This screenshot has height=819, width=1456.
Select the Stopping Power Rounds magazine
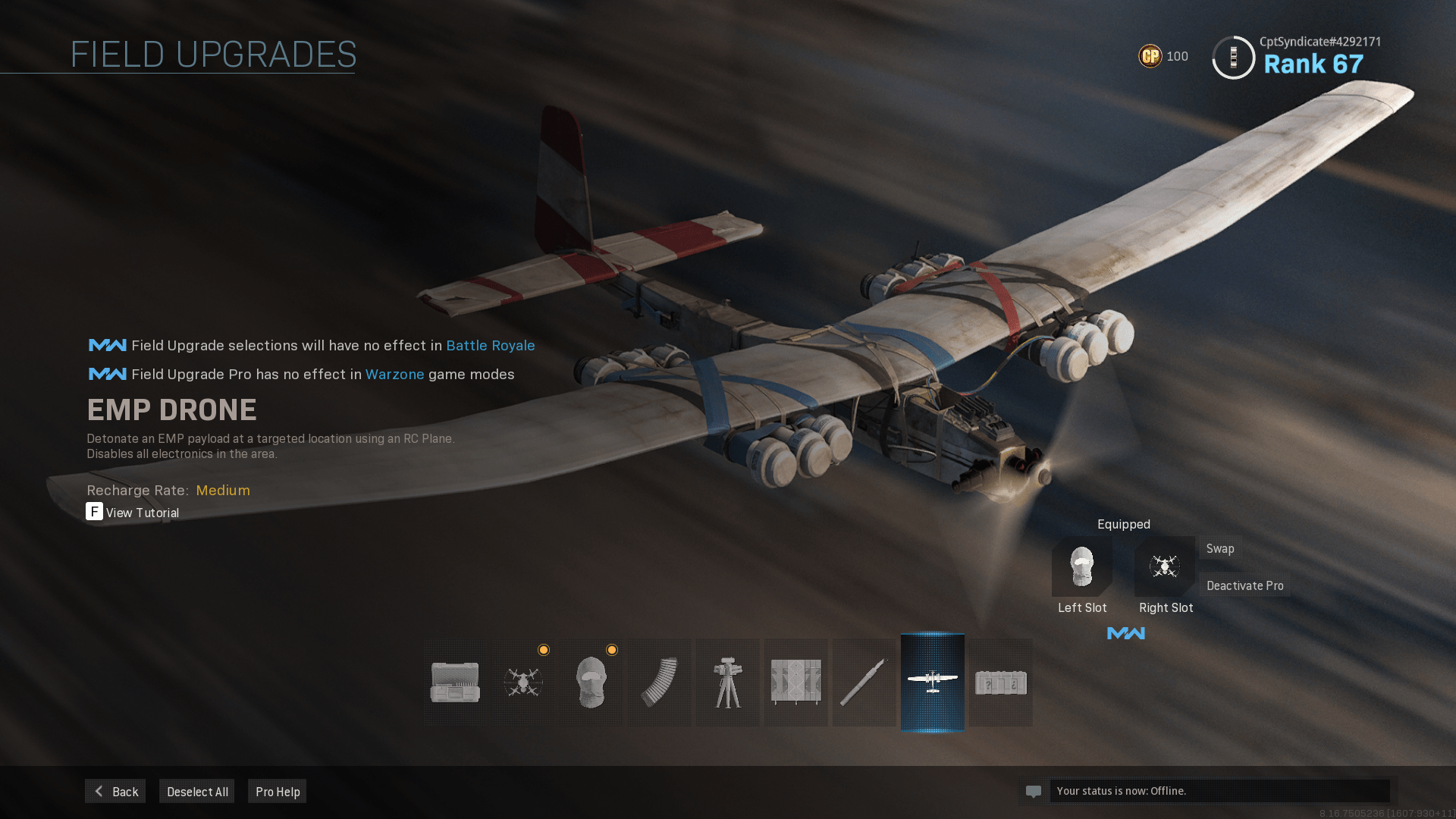(659, 682)
